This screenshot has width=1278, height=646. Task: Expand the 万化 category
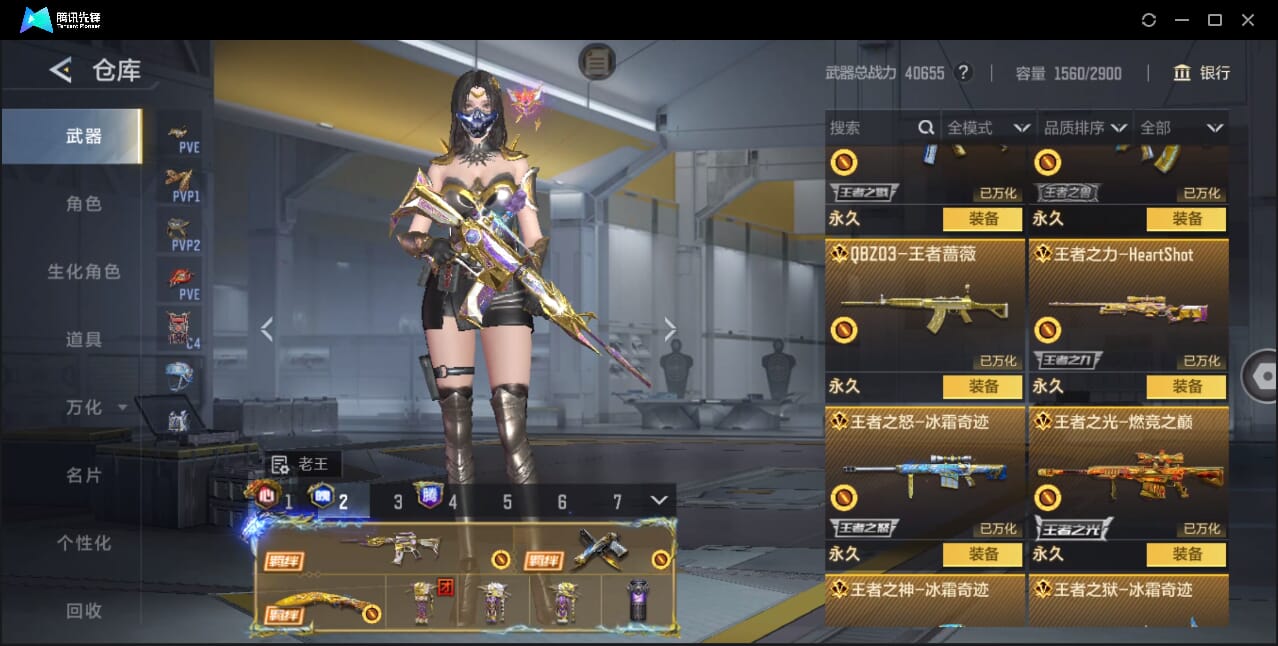point(95,408)
